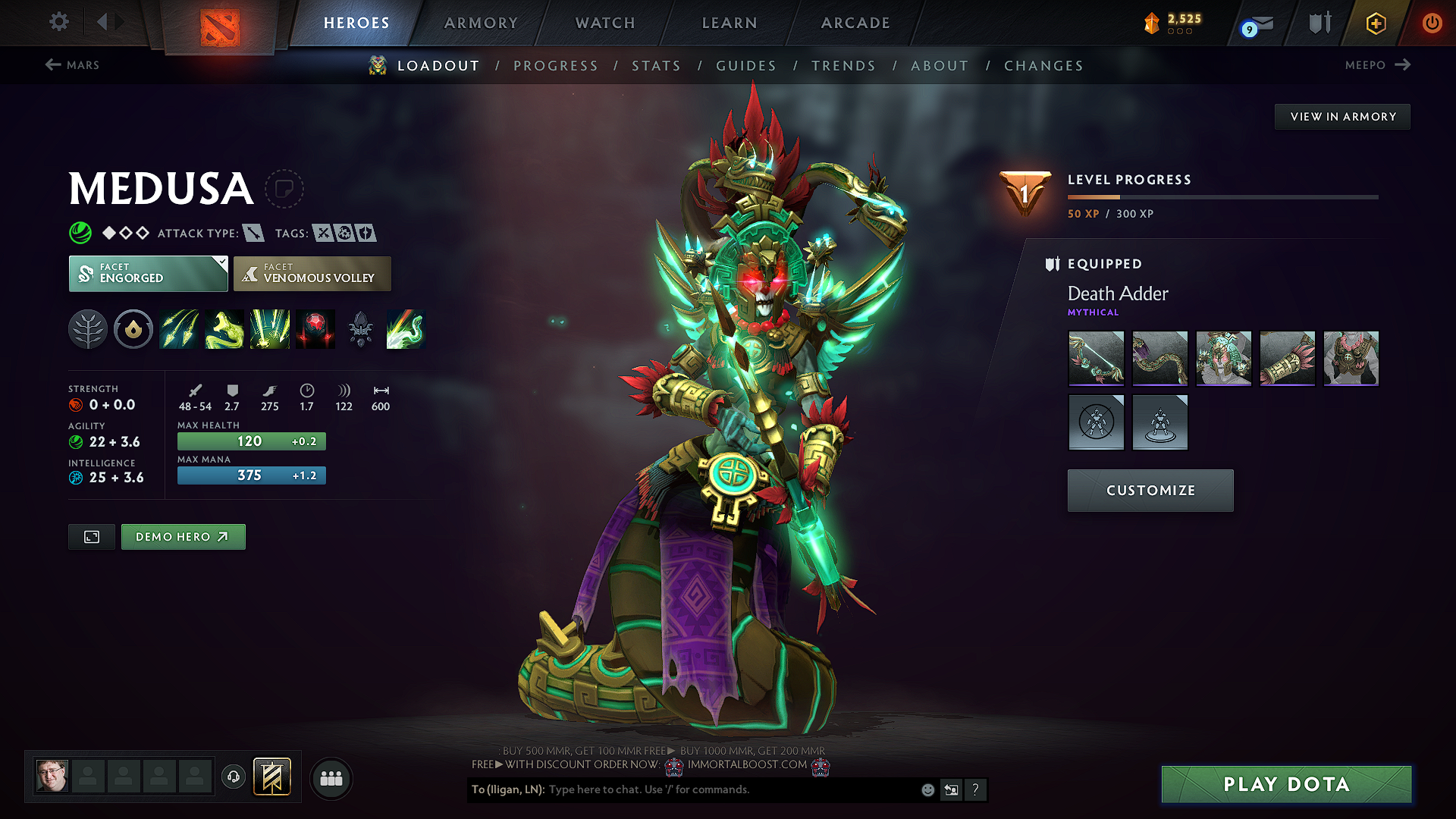Switch to the Stats tab
Viewport: 1456px width, 819px height.
pyautogui.click(x=656, y=65)
